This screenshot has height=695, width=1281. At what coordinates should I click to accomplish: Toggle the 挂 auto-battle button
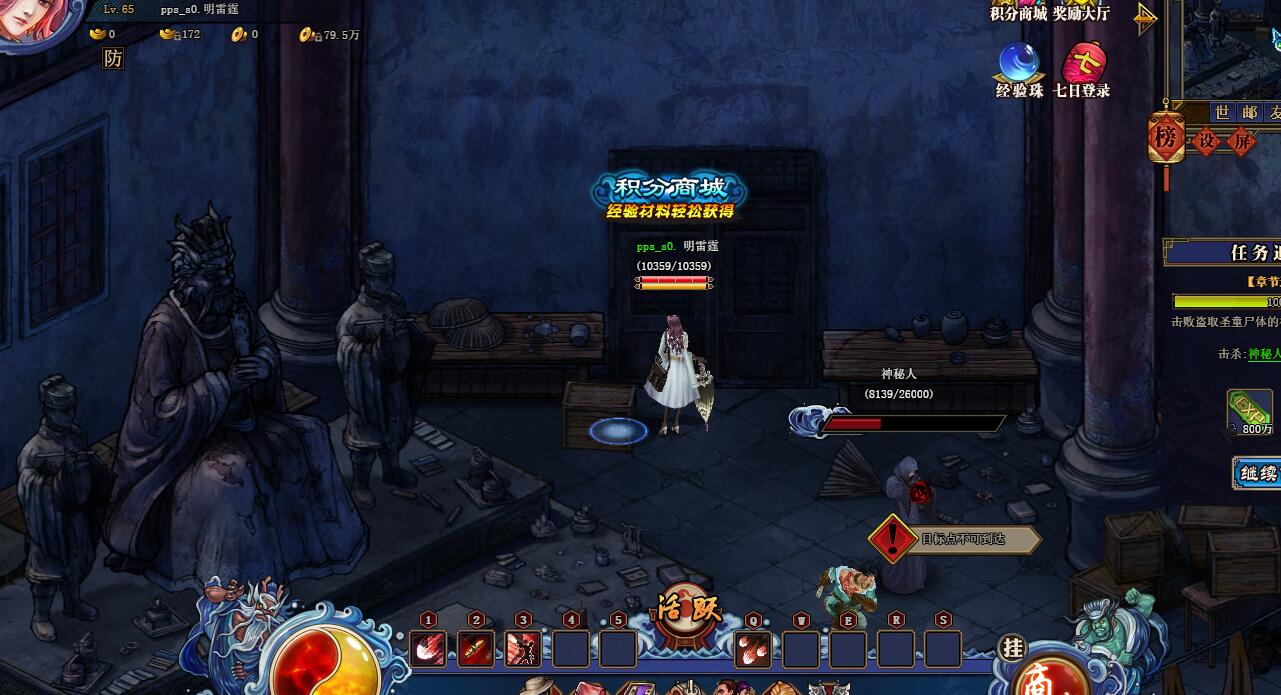(x=1013, y=648)
